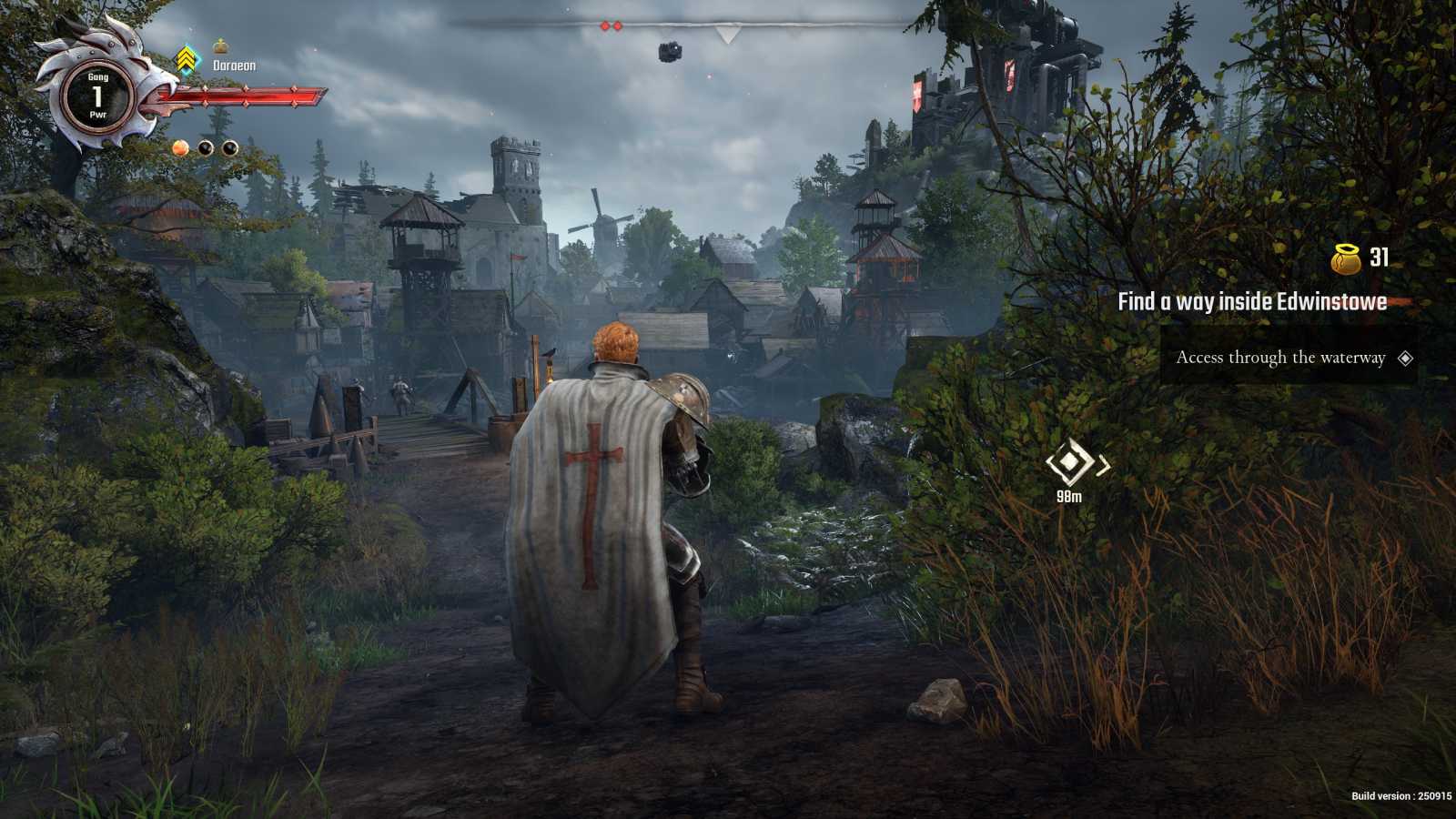Screen dimensions: 1456x819
Task: Click the Gong power level indicator
Action: pyautogui.click(x=97, y=95)
